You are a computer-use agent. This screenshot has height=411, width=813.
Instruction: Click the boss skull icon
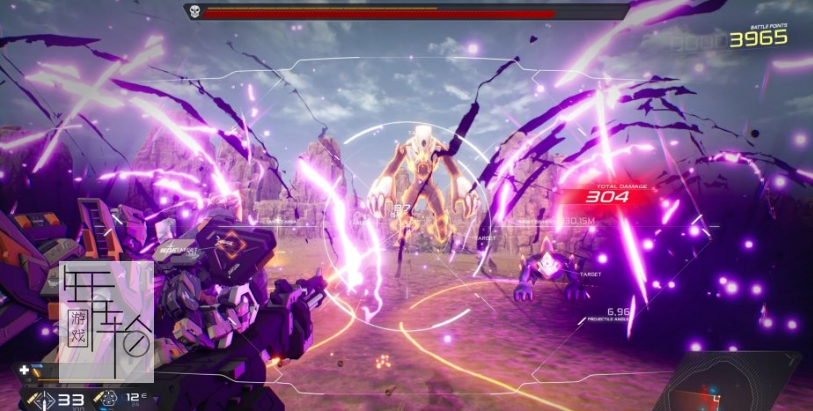193,12
